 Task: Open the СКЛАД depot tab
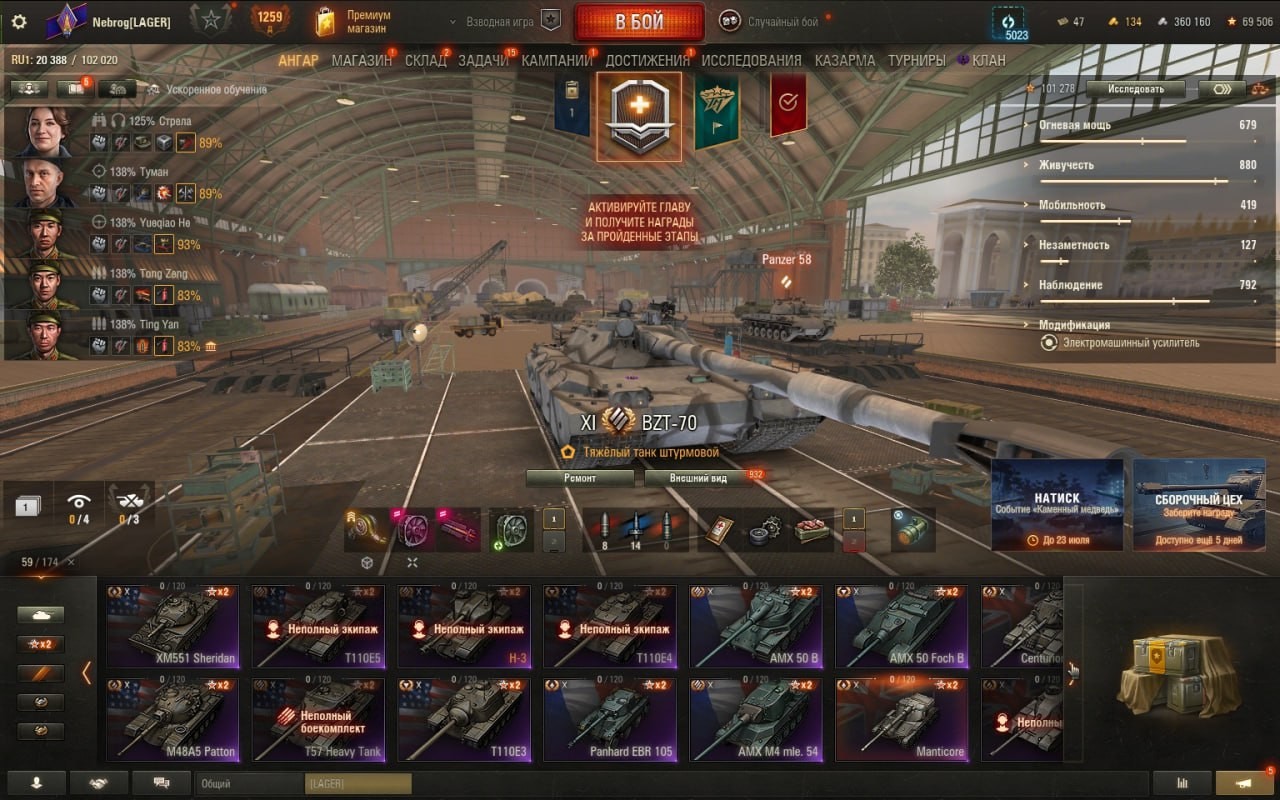click(425, 60)
